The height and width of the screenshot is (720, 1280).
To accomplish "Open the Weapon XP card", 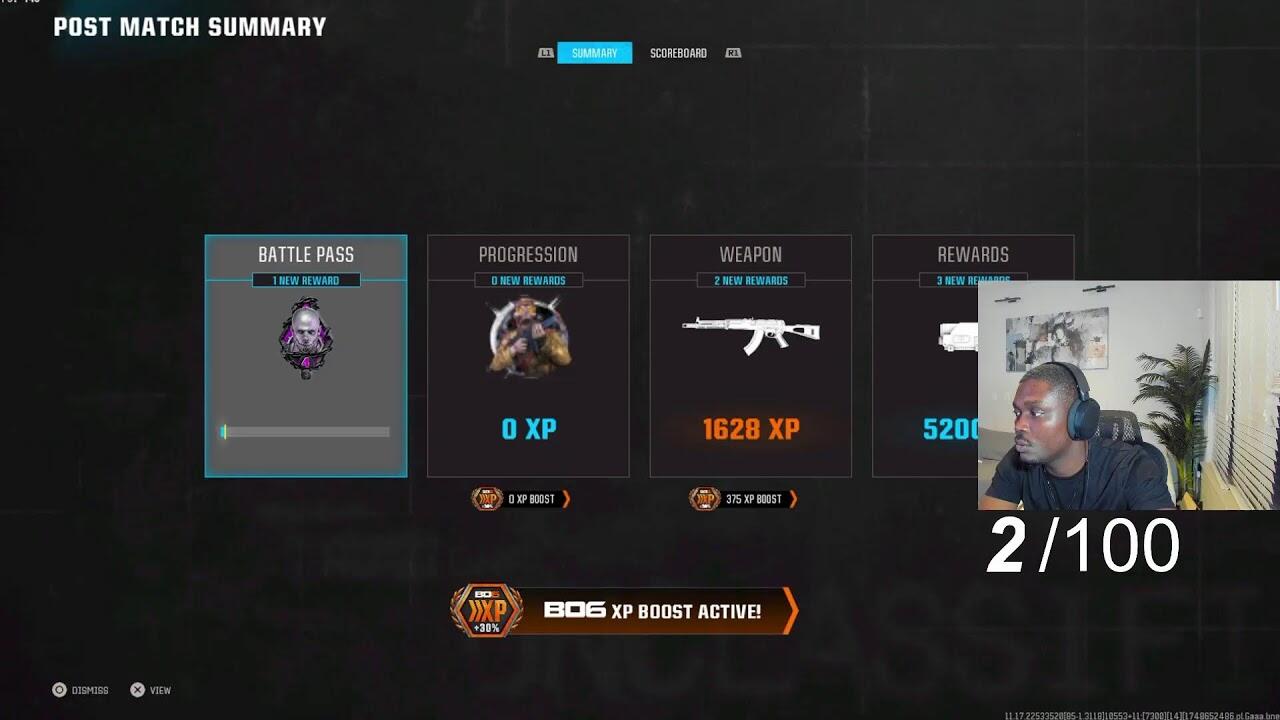I will [x=750, y=356].
